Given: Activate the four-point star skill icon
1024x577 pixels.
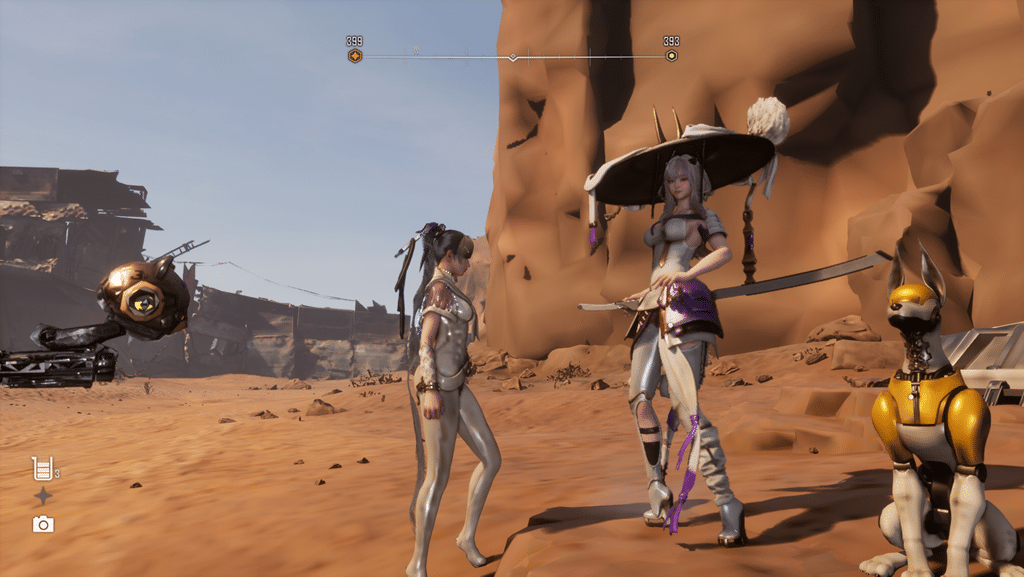Looking at the screenshot, I should (x=43, y=496).
